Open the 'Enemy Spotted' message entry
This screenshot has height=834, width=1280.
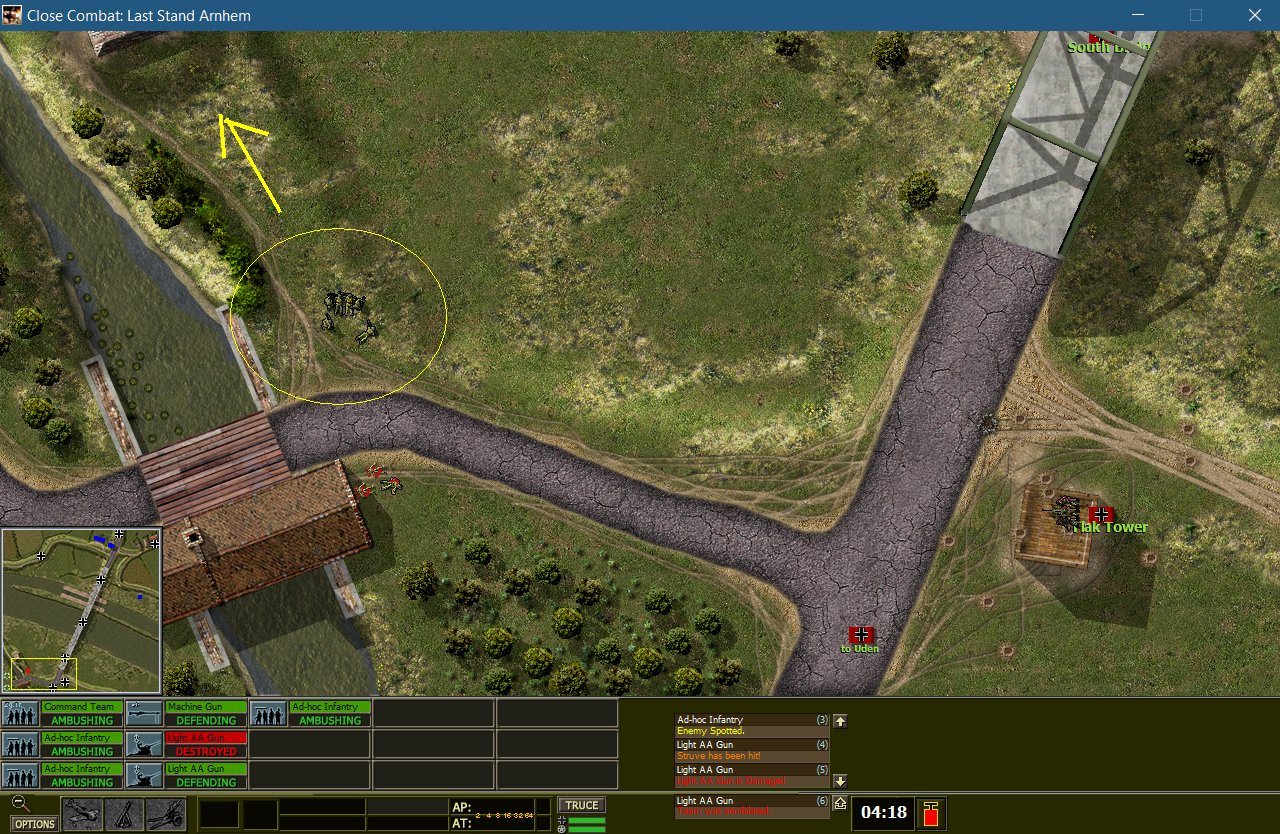(x=752, y=731)
